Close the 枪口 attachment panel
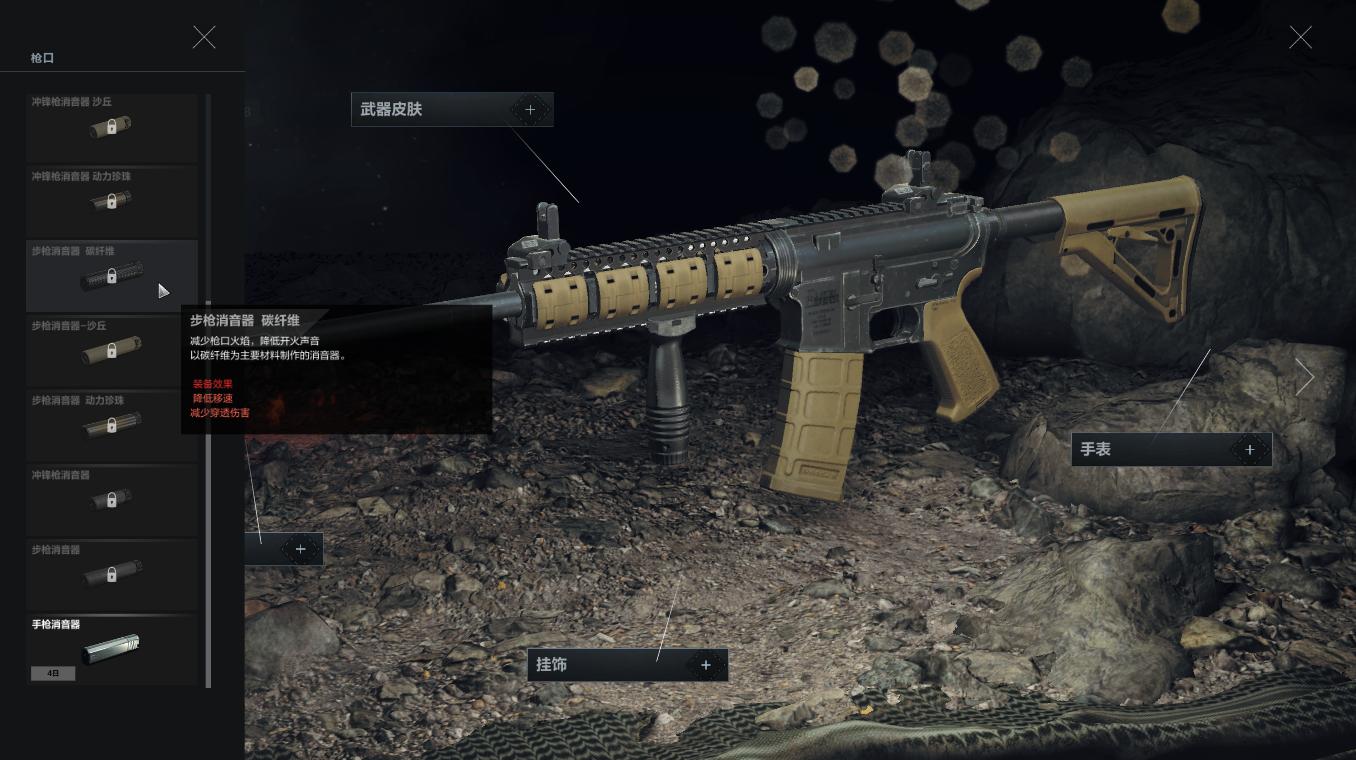 (204, 38)
